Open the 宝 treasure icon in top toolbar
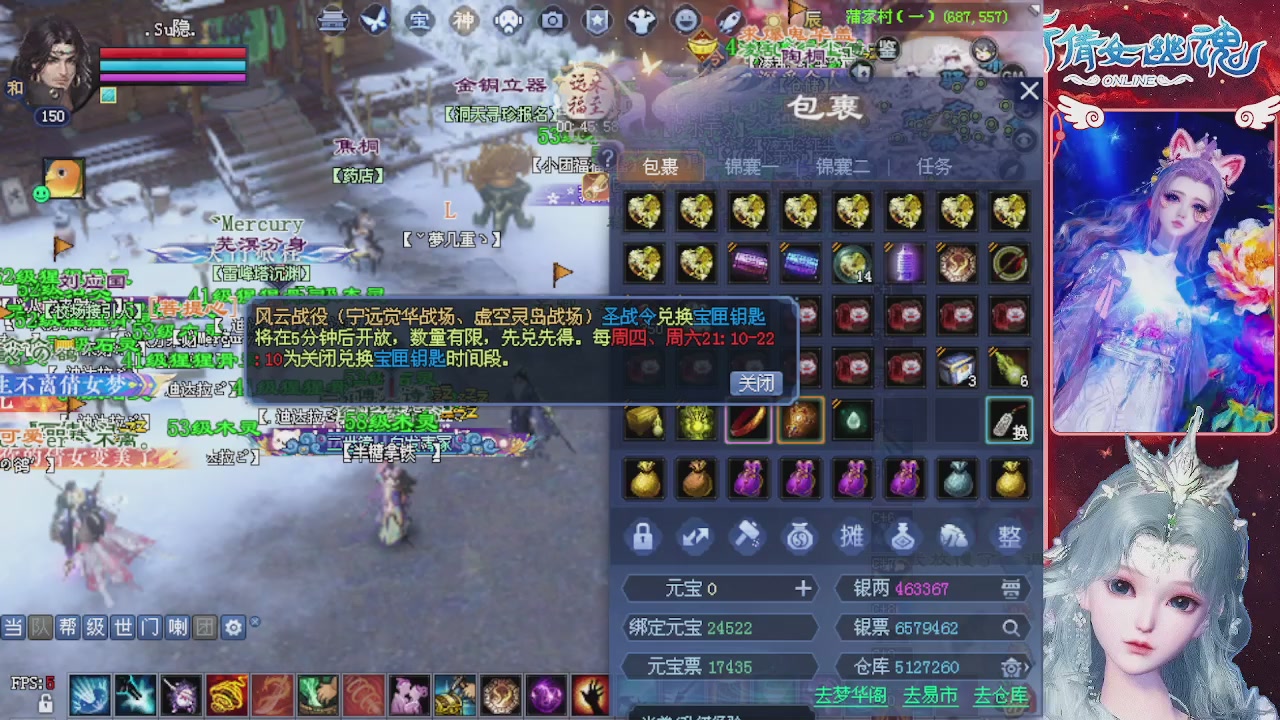Viewport: 1280px width, 720px height. point(418,21)
